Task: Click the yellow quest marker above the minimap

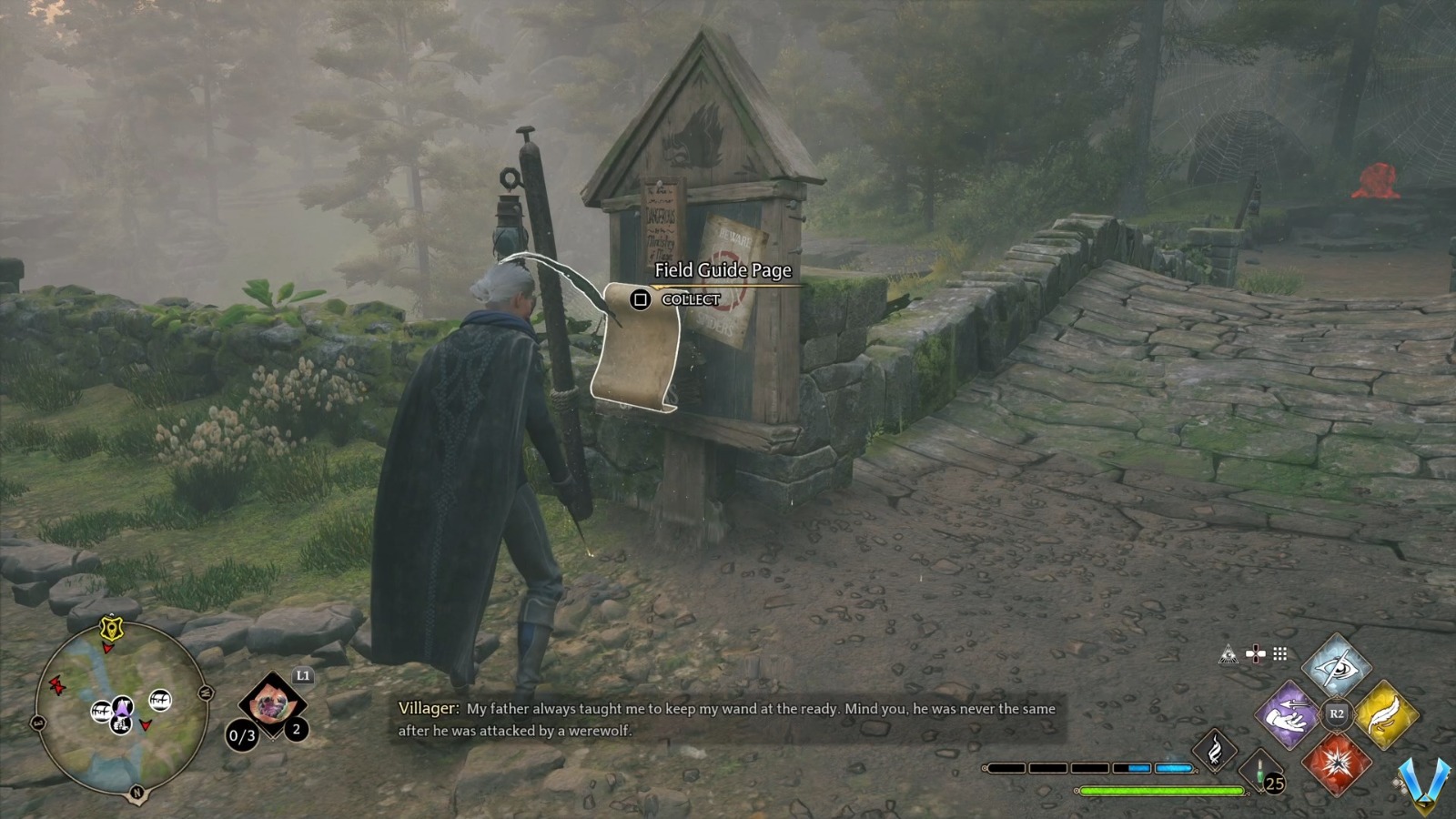Action: (111, 627)
